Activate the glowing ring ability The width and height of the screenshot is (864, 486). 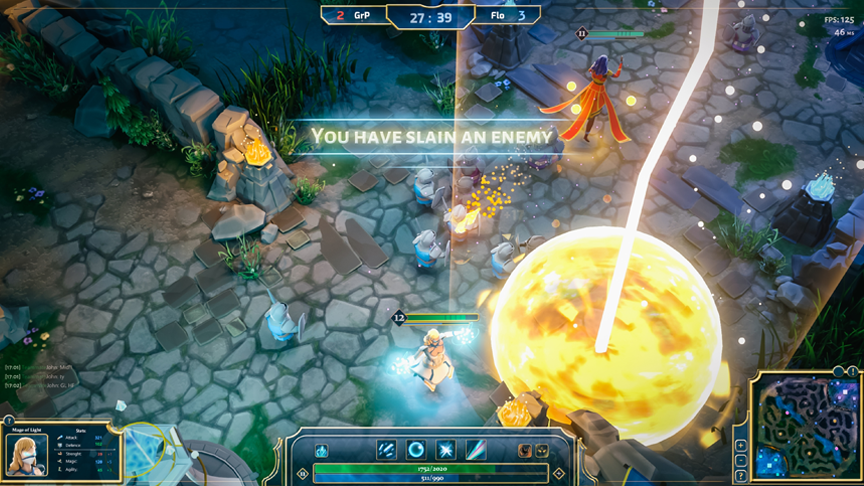tap(416, 450)
